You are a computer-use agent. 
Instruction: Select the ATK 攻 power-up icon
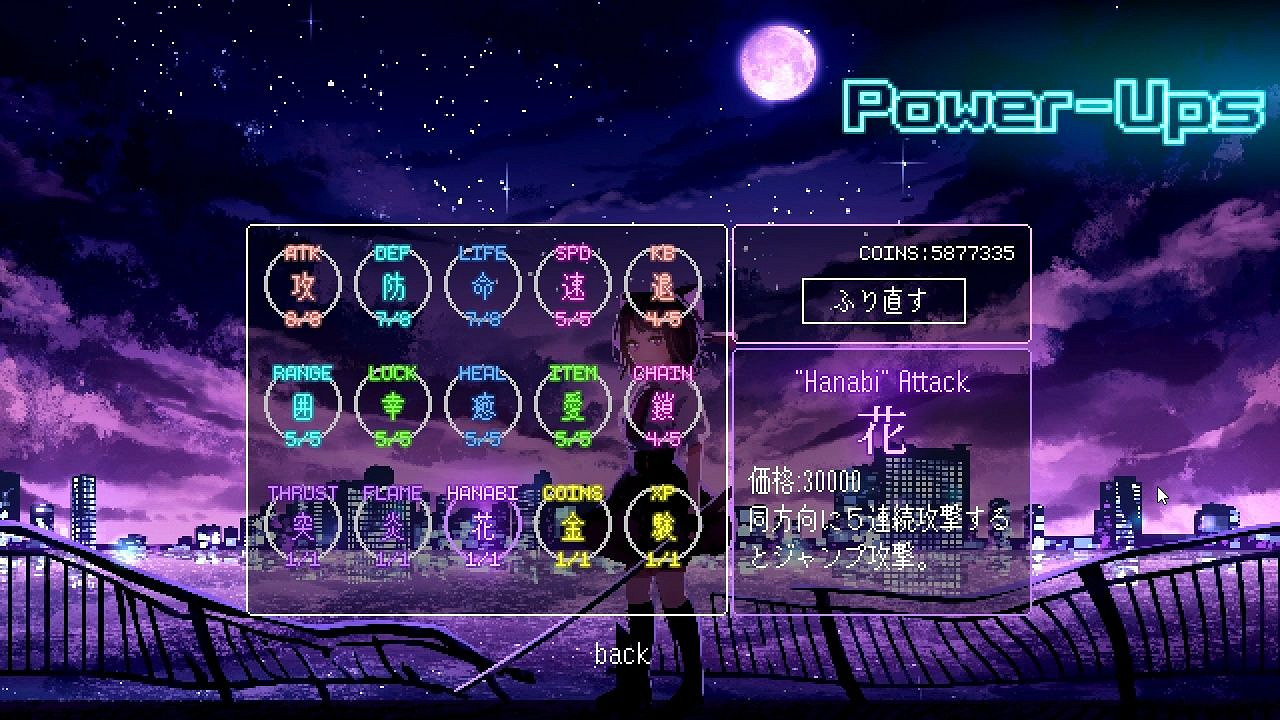pos(302,285)
